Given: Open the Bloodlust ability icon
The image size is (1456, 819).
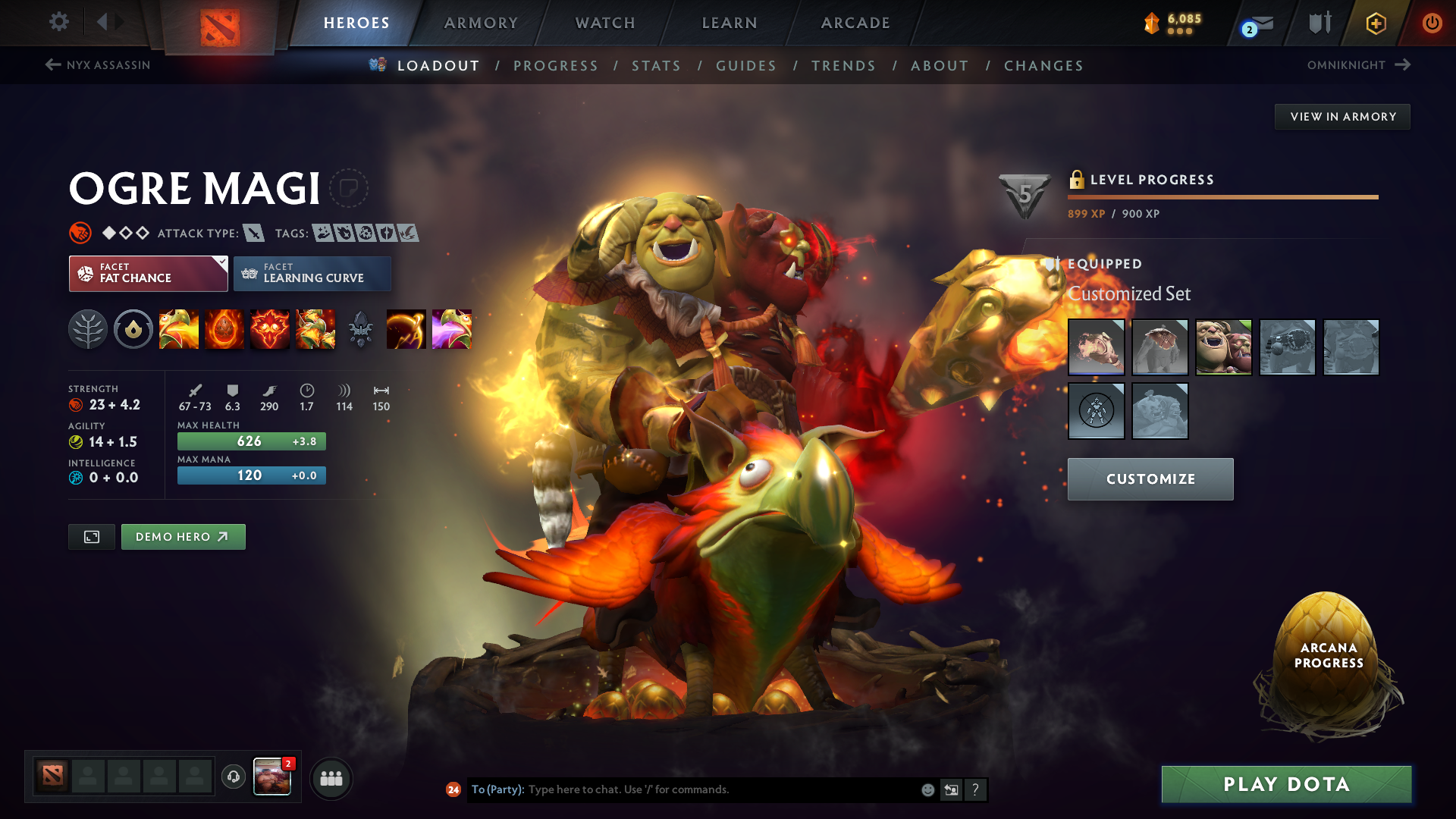Looking at the screenshot, I should (x=270, y=329).
